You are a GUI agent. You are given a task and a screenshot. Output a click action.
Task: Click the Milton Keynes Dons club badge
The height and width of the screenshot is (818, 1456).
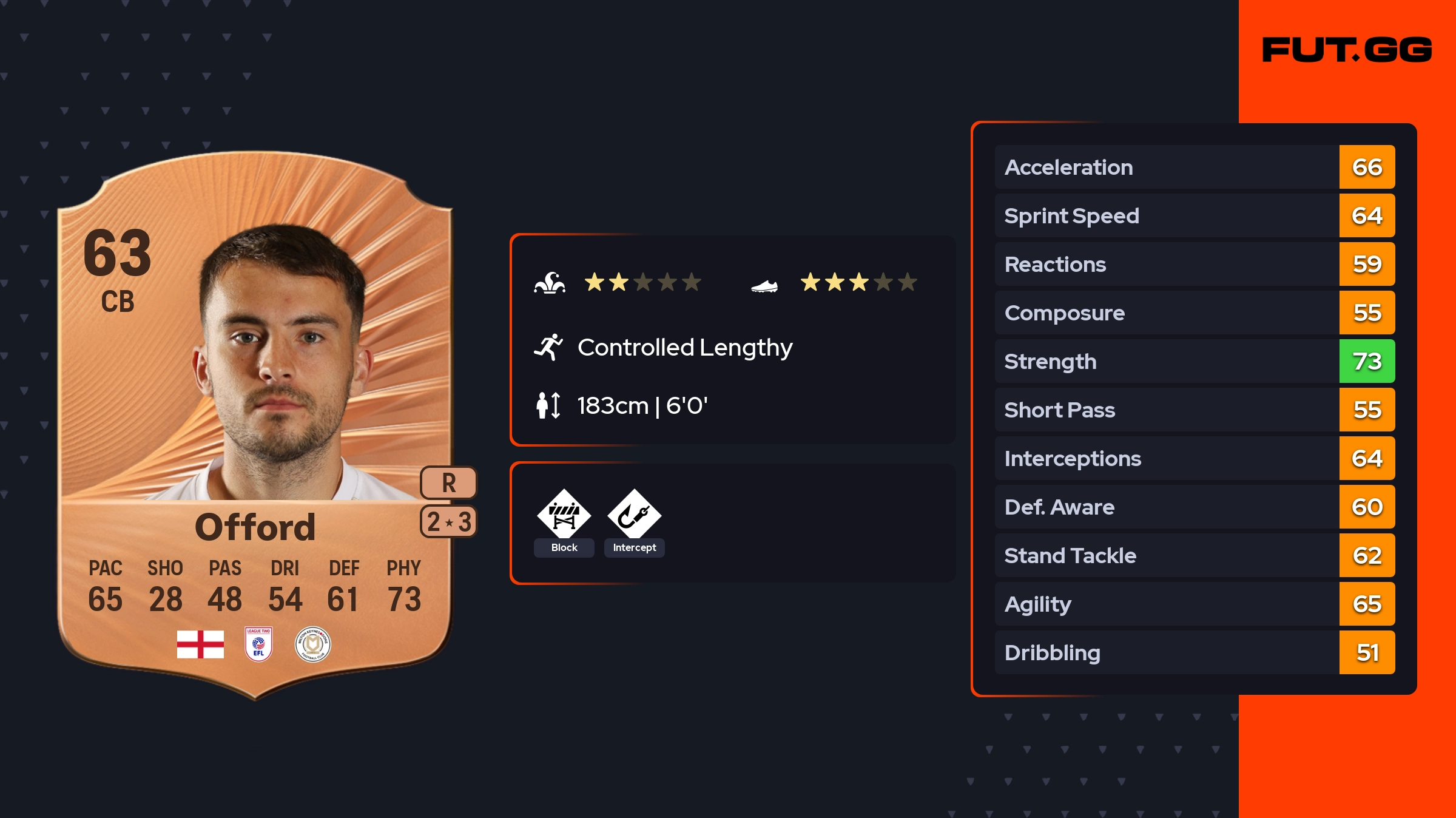click(x=312, y=644)
